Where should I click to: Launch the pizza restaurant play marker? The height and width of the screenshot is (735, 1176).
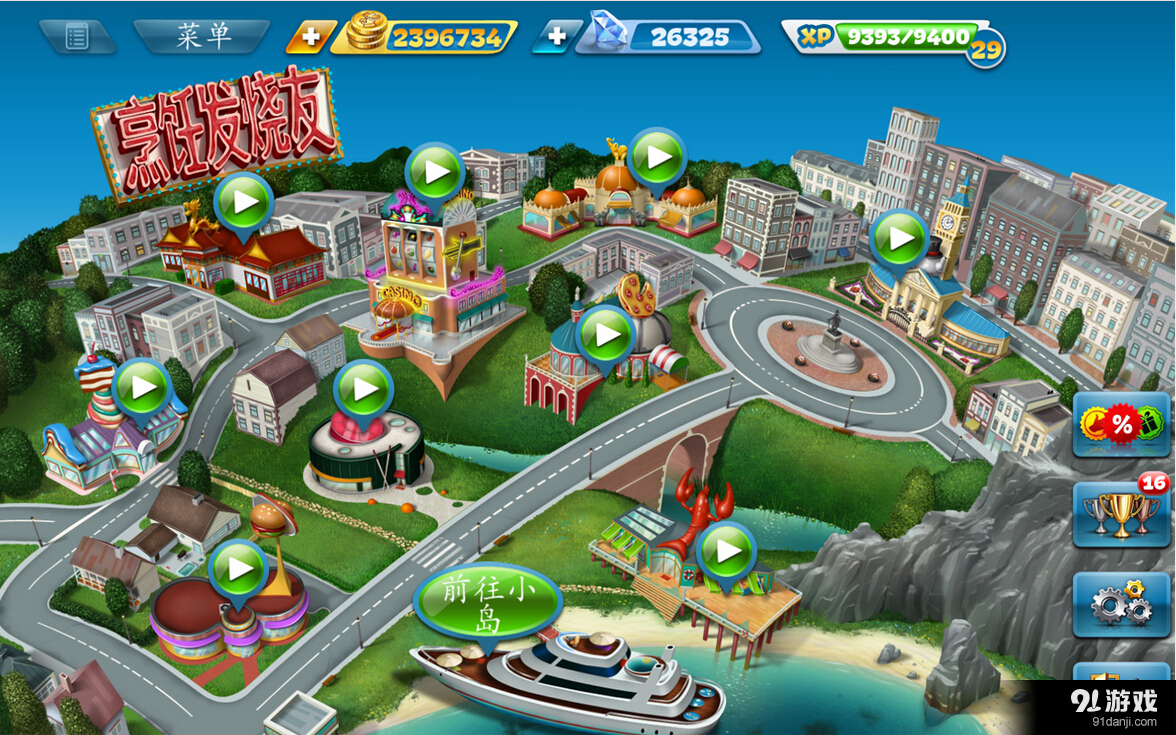click(606, 335)
